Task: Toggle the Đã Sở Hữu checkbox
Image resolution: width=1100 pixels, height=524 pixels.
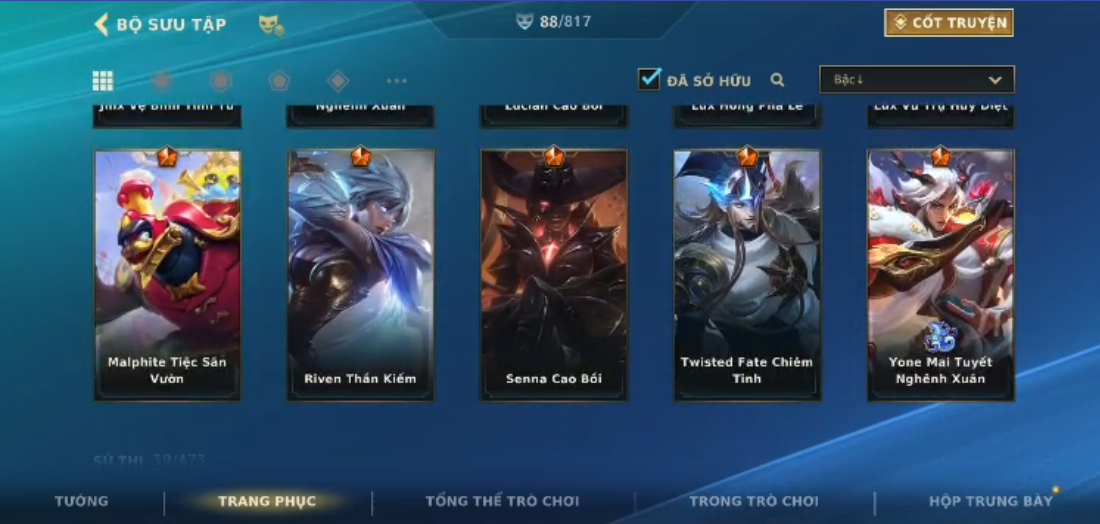Action: [650, 79]
